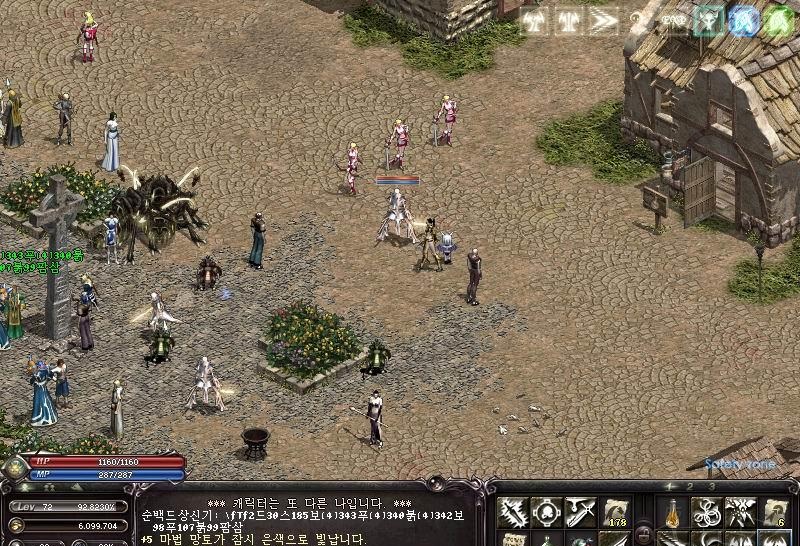Switch to hotbar page 3
The image size is (800, 546).
click(711, 487)
